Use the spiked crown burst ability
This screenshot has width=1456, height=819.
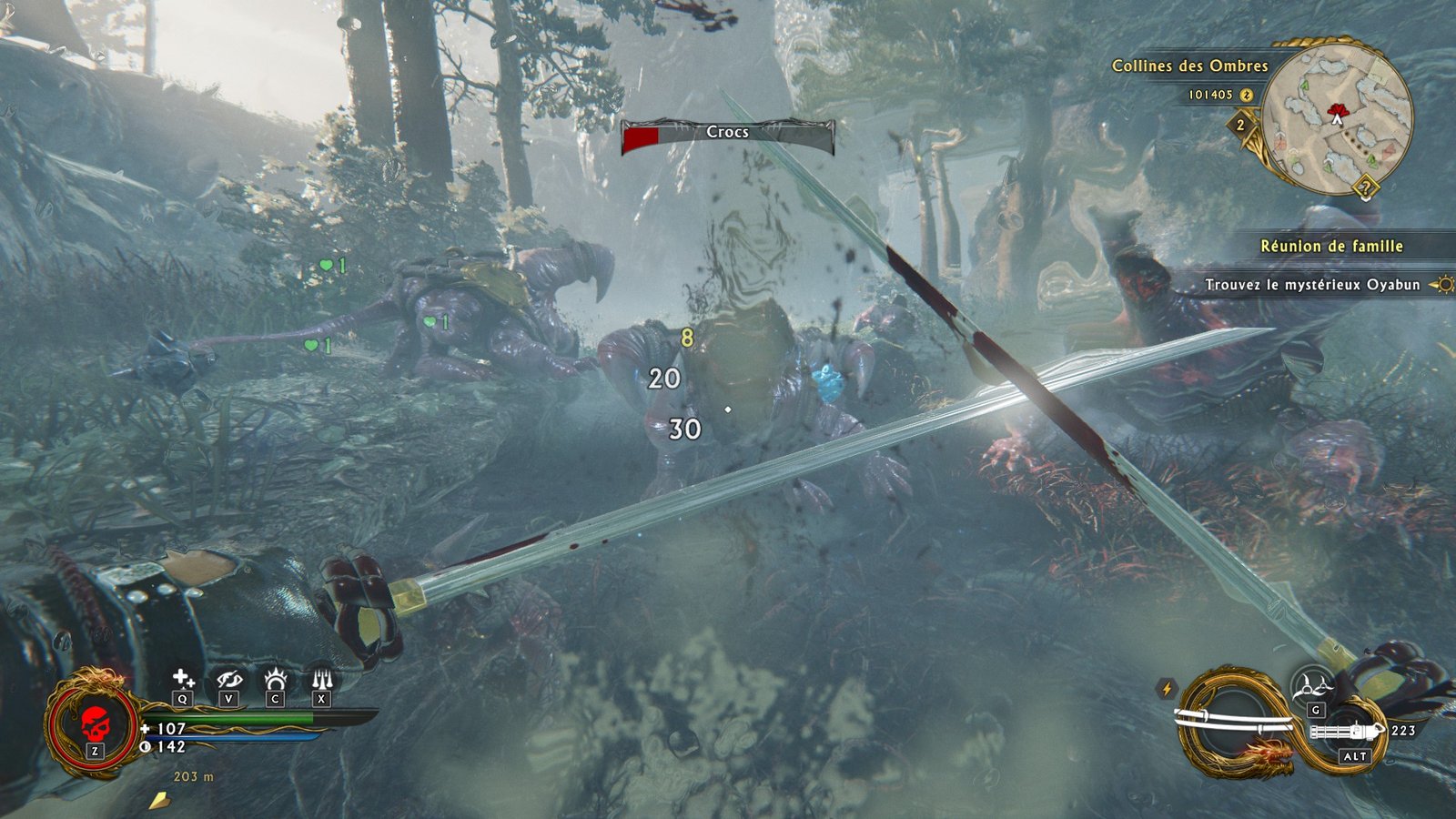275,679
